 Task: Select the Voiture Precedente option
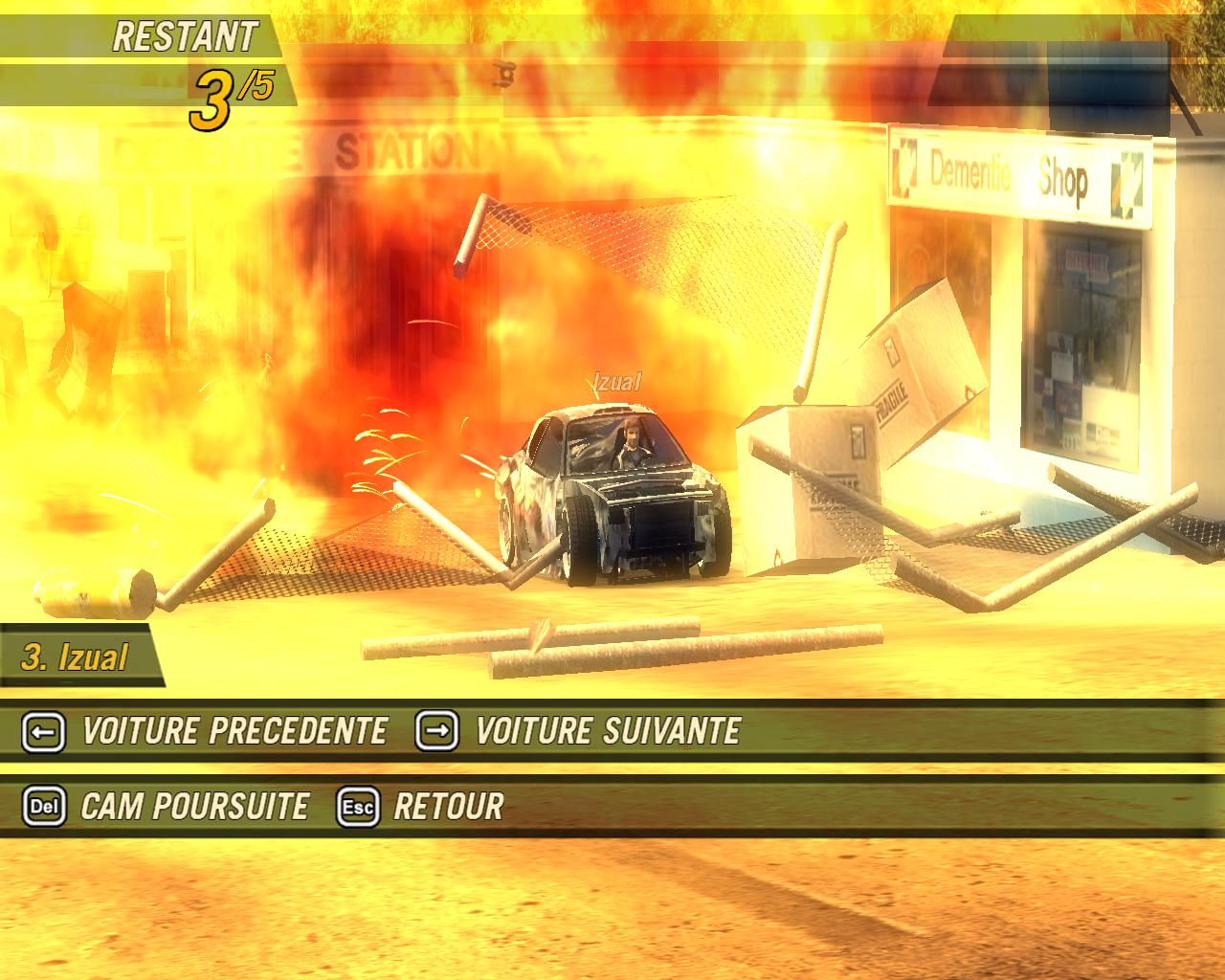pos(234,732)
